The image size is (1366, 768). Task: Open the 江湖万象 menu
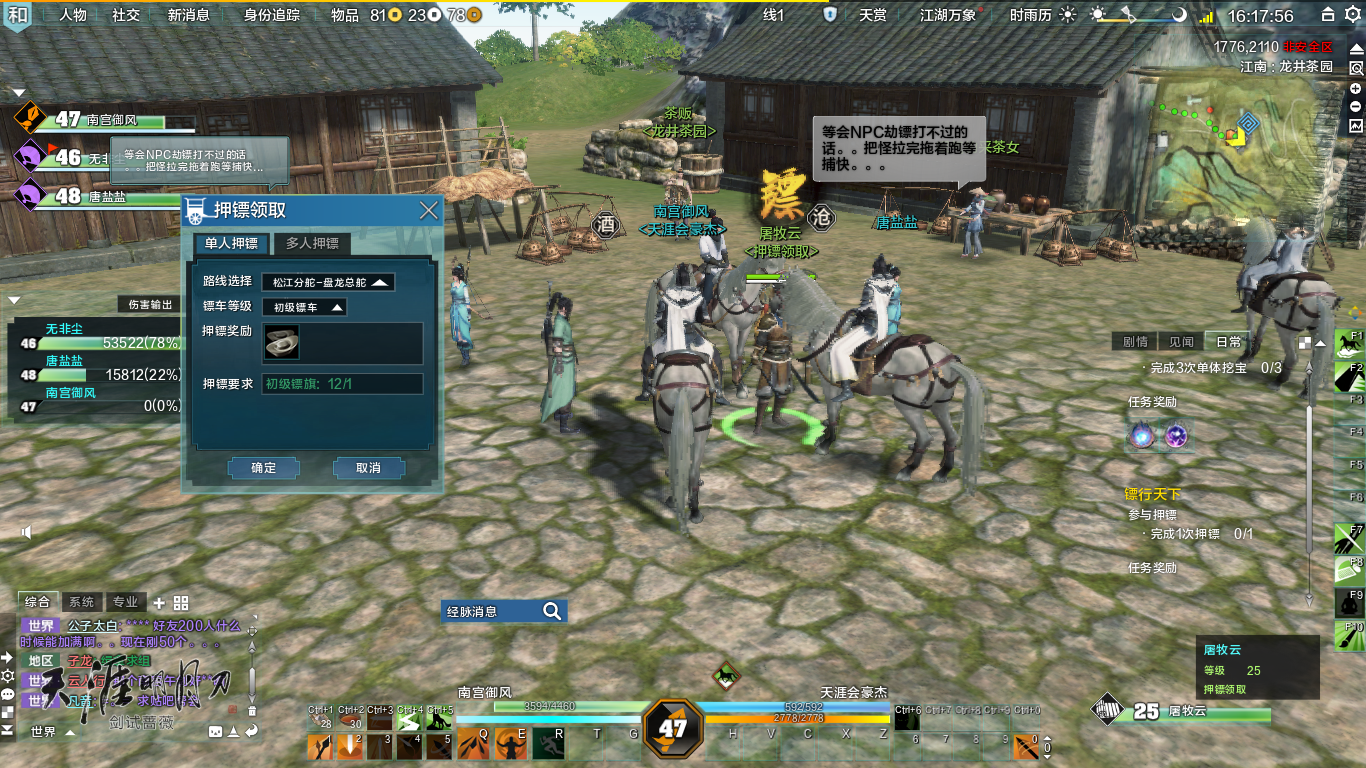click(948, 15)
